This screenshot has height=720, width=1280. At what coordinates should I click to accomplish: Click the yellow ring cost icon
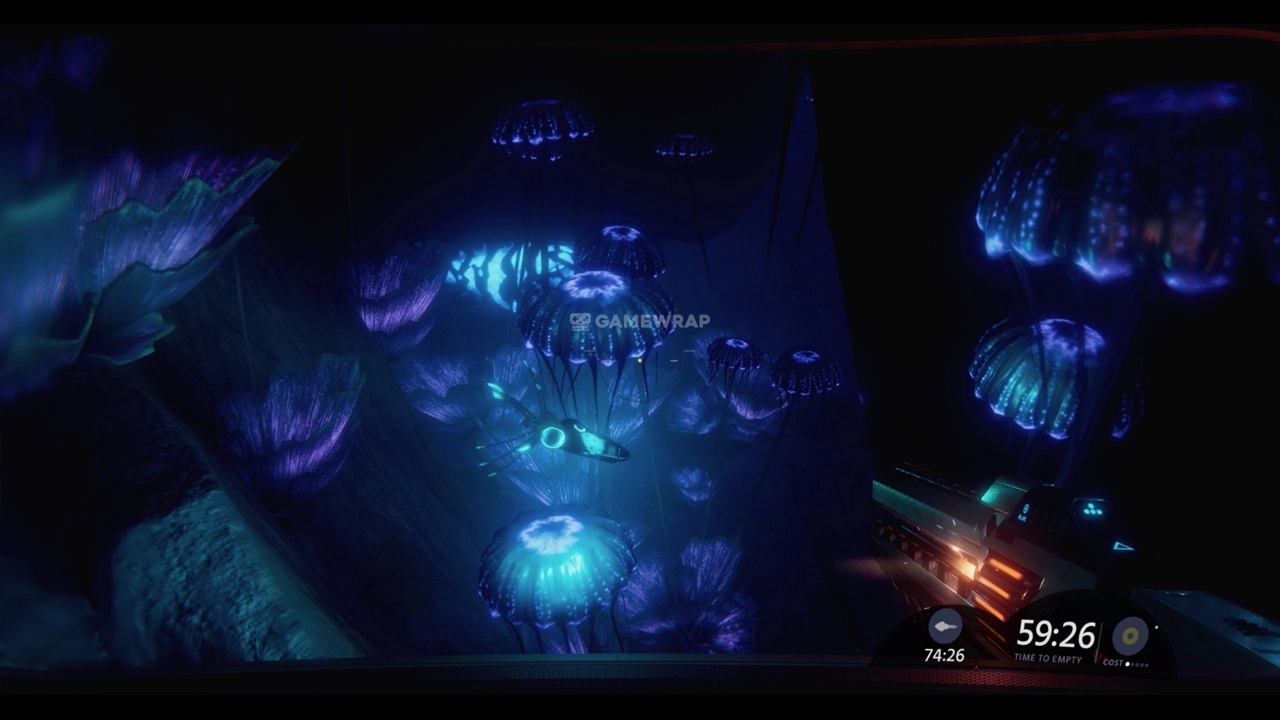pyautogui.click(x=1130, y=635)
